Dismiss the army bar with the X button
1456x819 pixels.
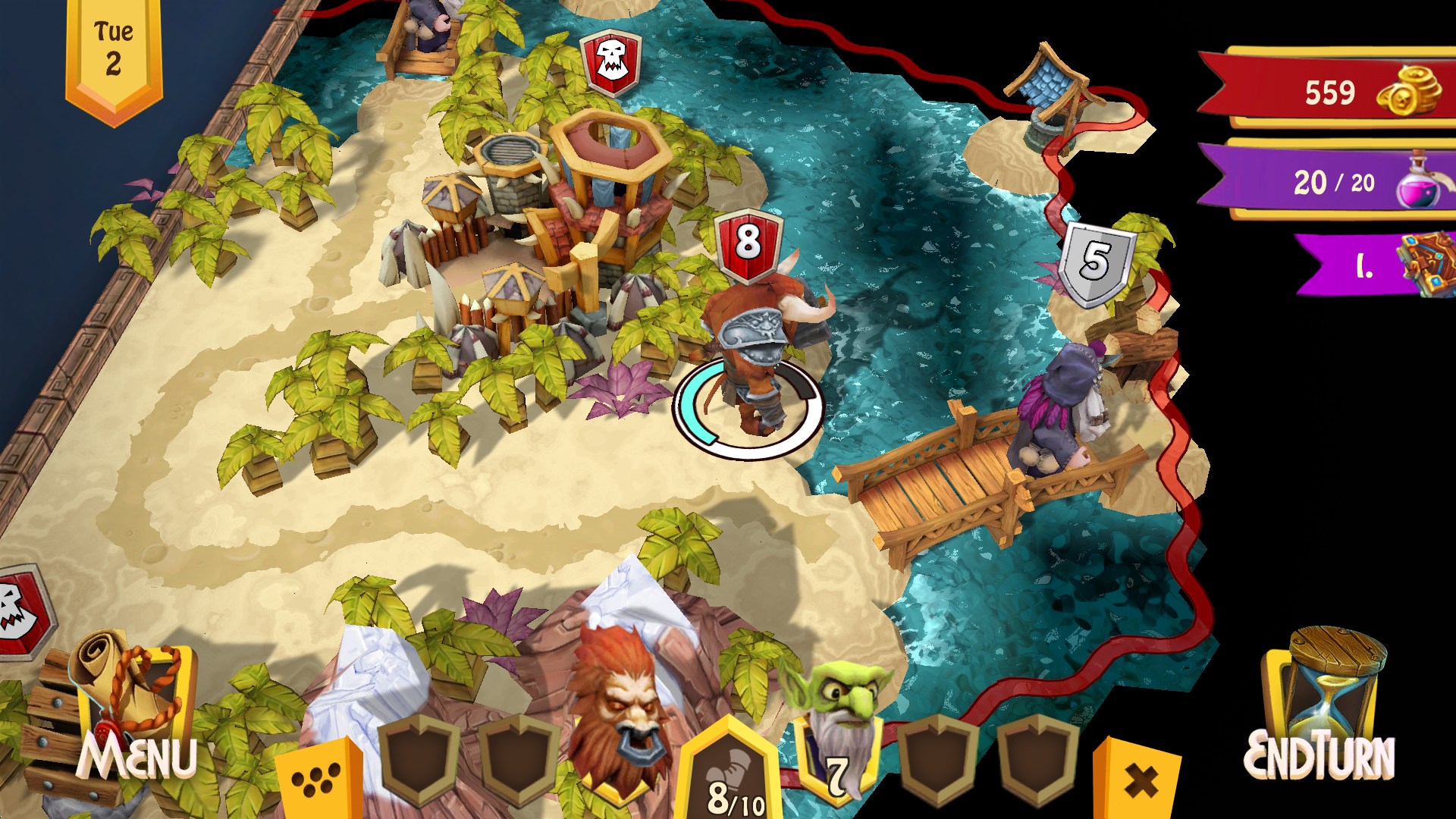tap(1139, 781)
